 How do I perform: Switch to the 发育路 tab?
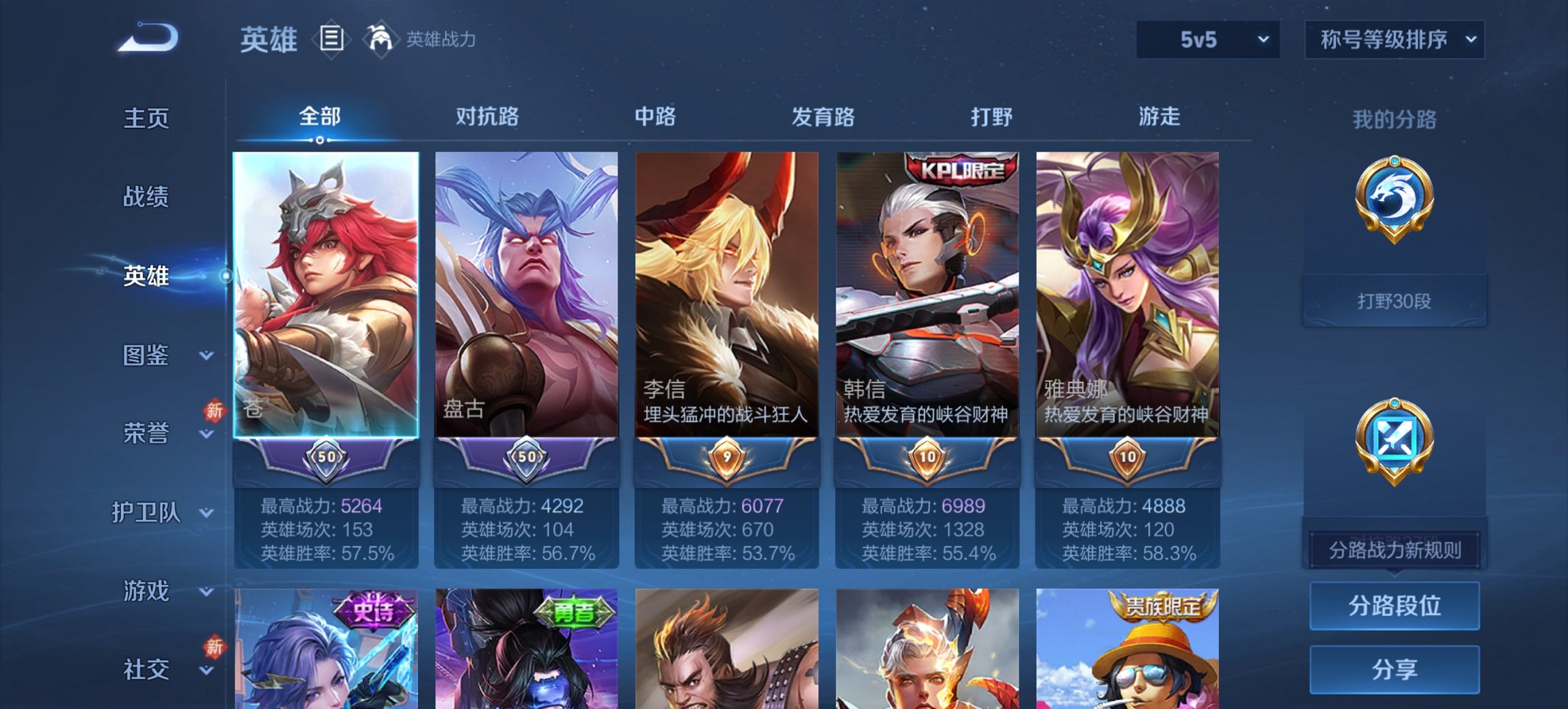coord(823,117)
